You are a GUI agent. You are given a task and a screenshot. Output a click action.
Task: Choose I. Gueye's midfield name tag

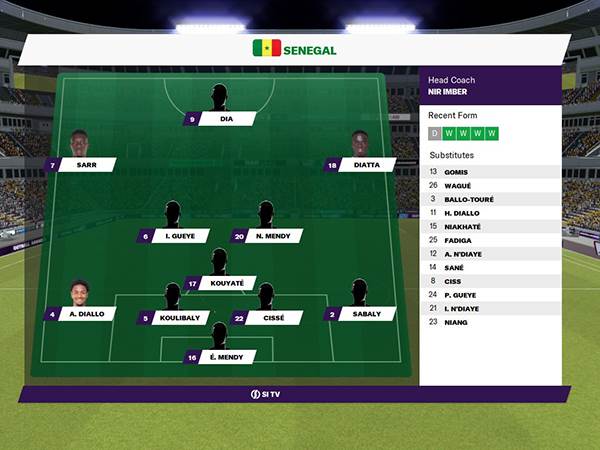tap(173, 237)
